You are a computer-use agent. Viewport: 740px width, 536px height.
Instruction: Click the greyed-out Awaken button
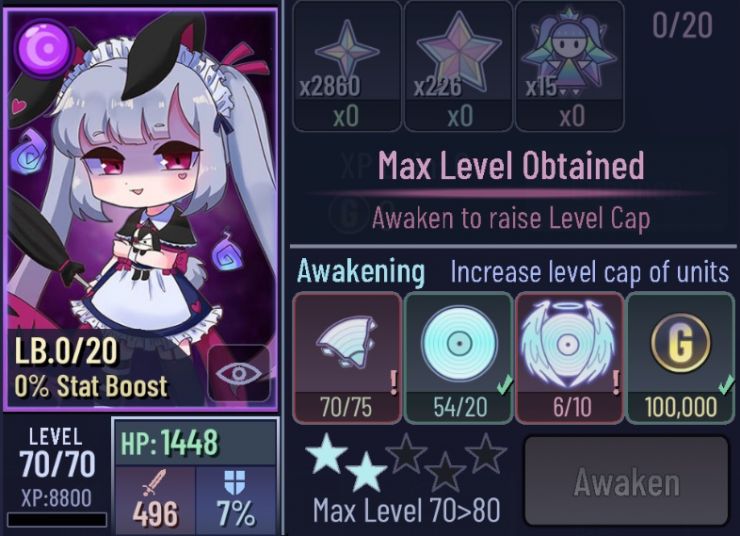(626, 483)
